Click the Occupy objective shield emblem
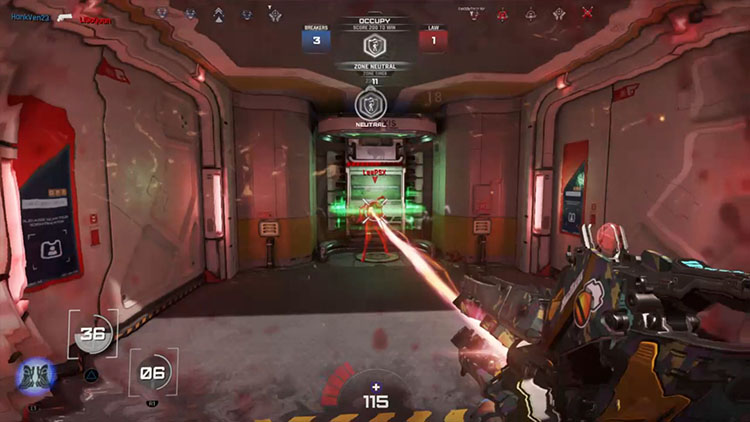This screenshot has width=750, height=422. (375, 45)
